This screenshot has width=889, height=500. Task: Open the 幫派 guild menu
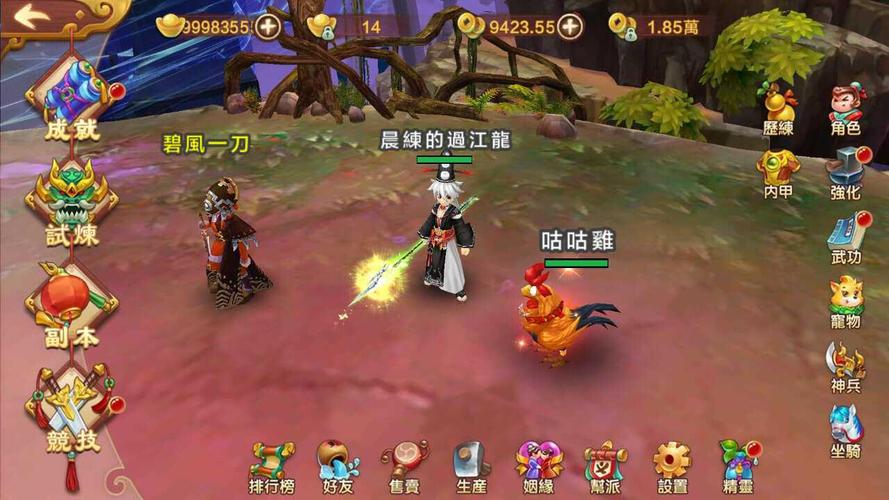604,466
